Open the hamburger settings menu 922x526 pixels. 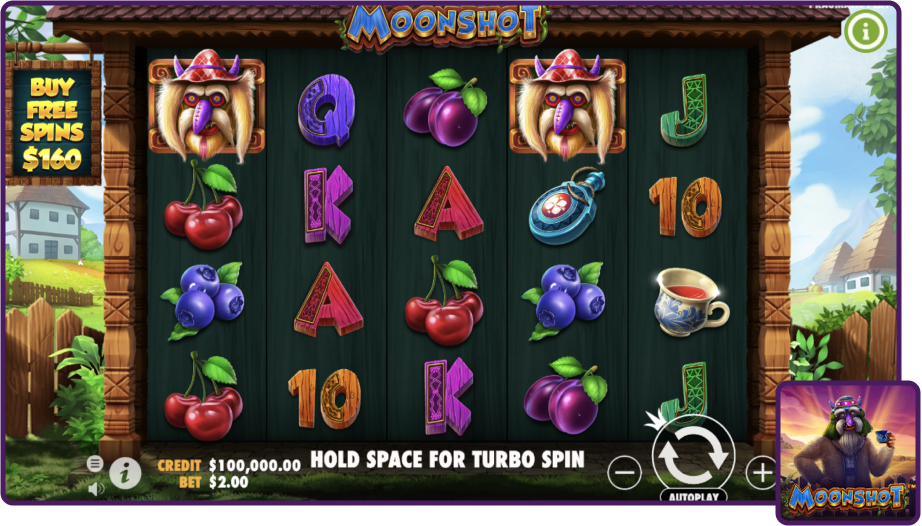pyautogui.click(x=95, y=464)
